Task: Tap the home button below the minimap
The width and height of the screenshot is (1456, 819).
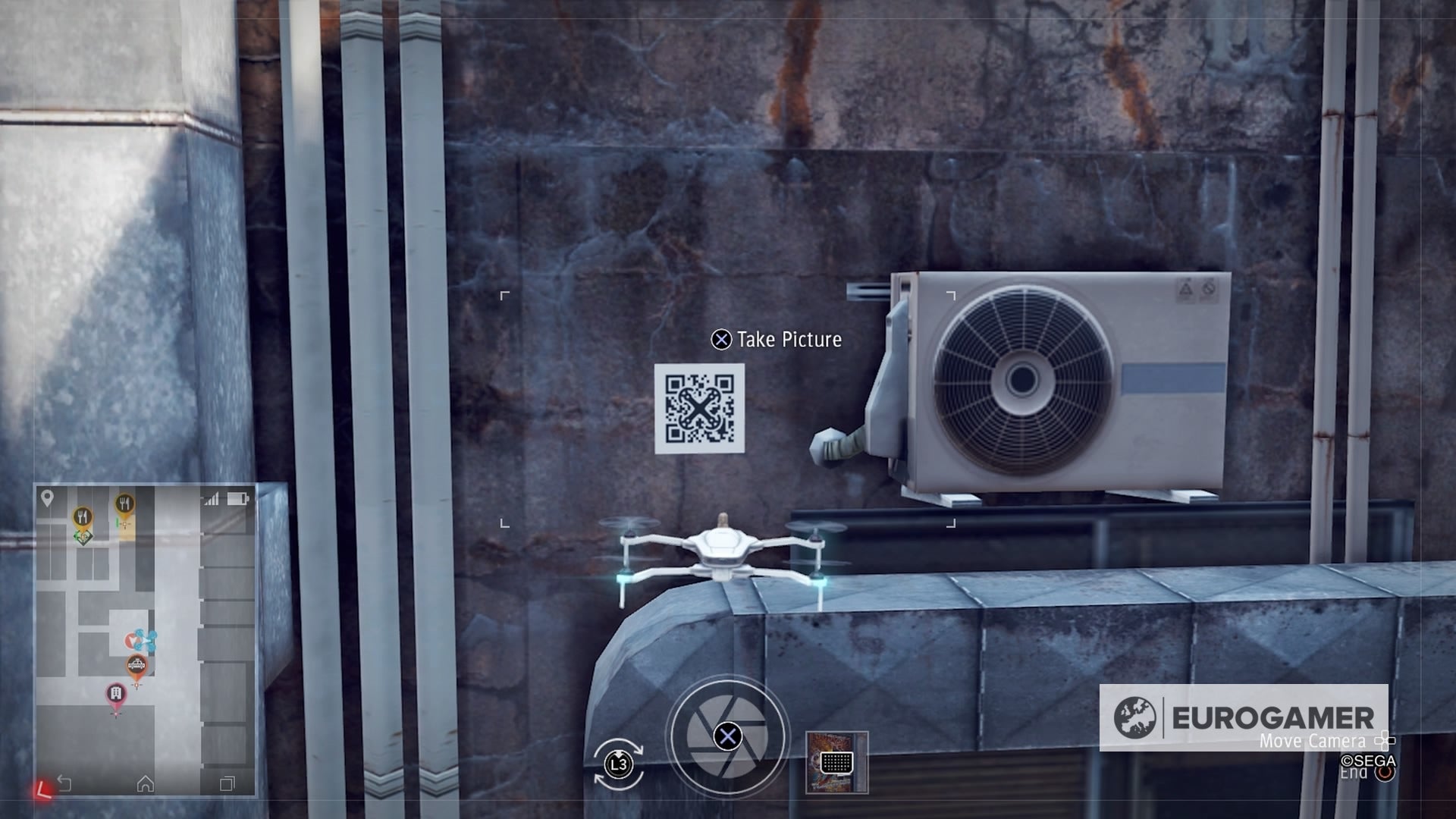Action: [x=147, y=783]
